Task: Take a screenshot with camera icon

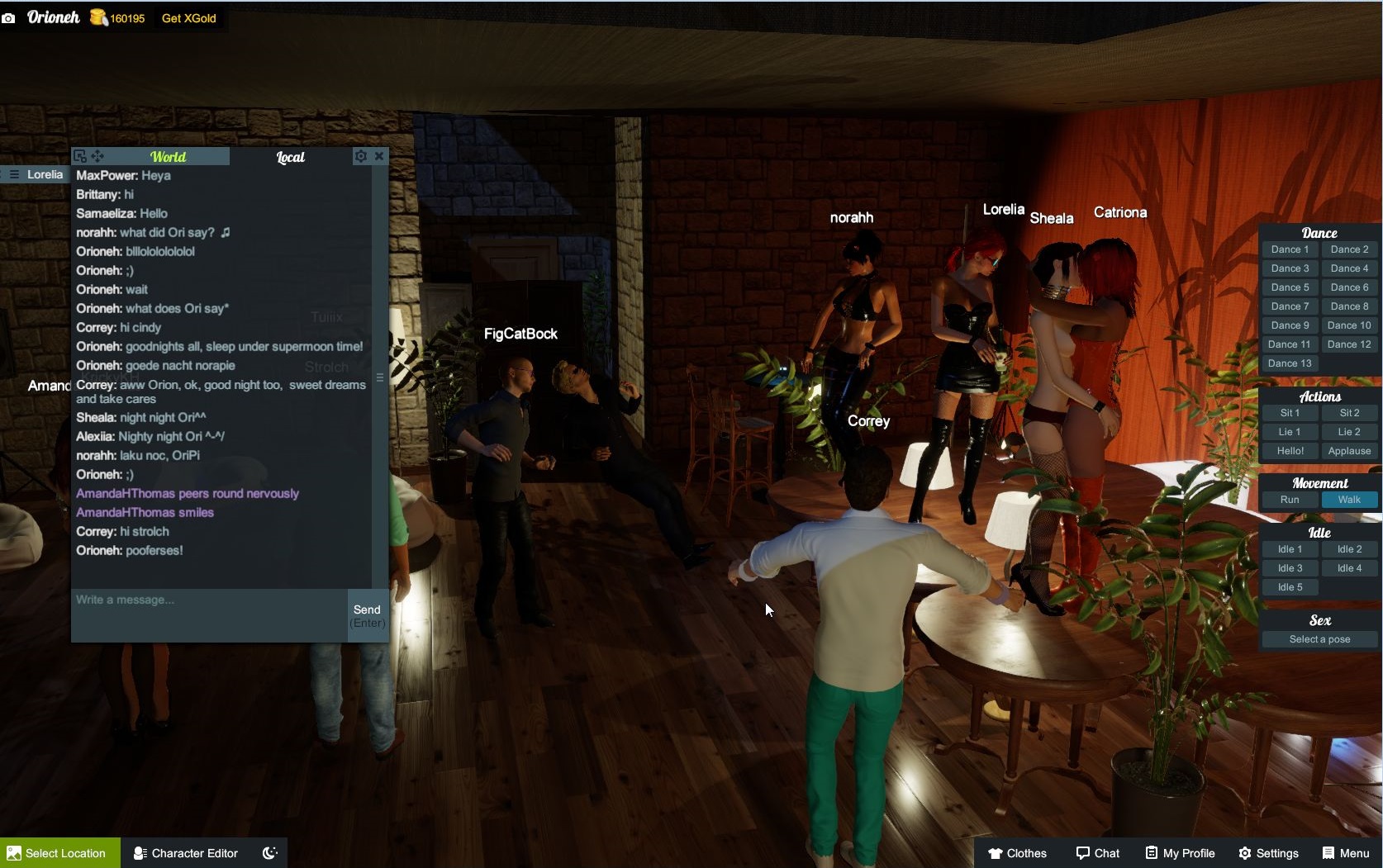Action: (8, 18)
